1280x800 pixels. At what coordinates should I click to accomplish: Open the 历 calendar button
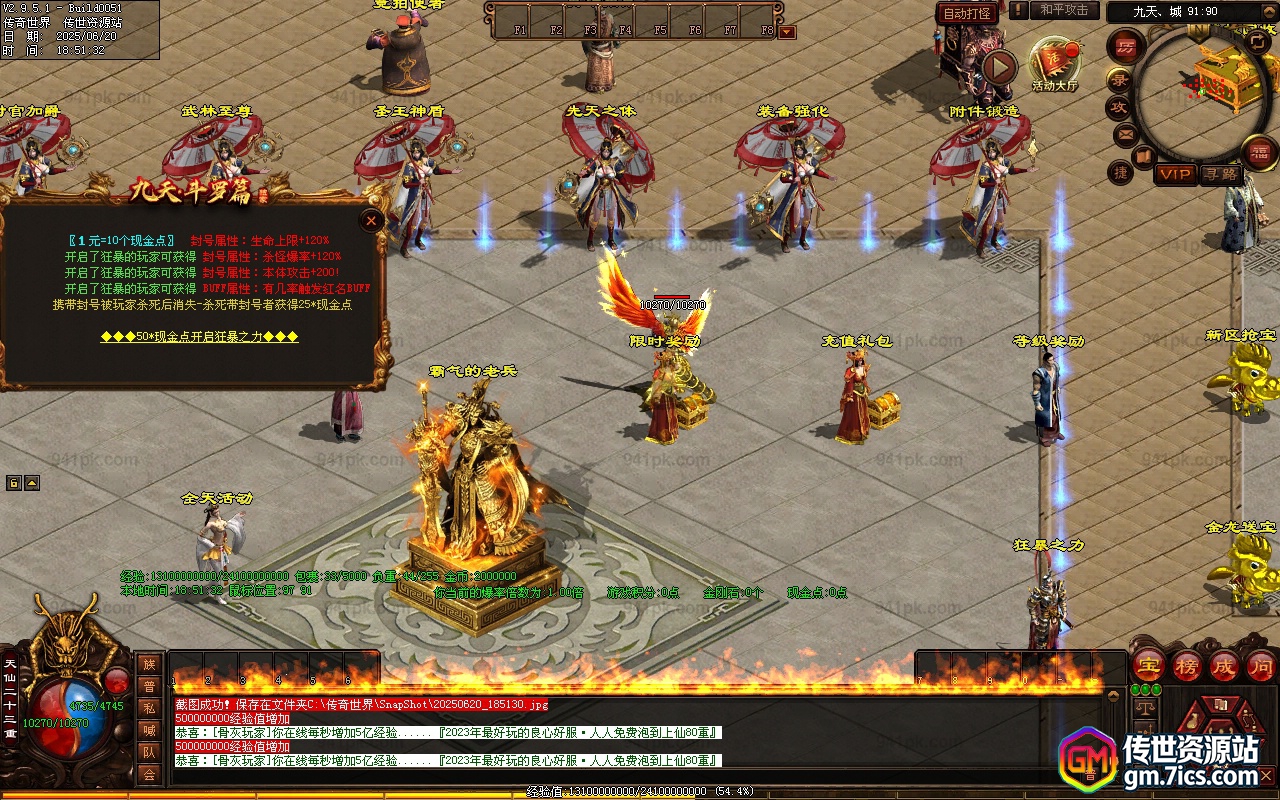pos(1127,47)
